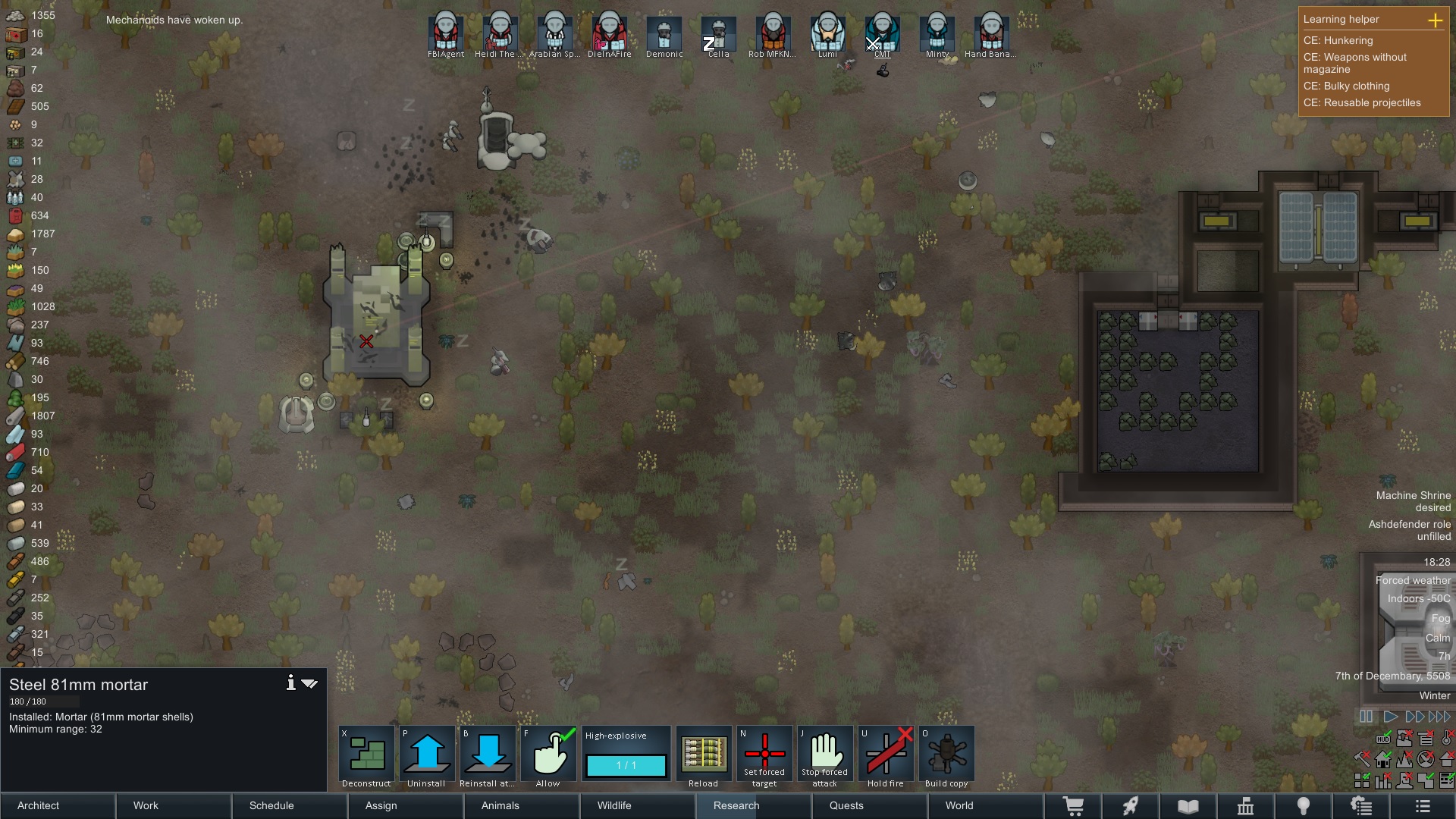This screenshot has height=819, width=1456.
Task: Toggle the Hold fire command
Action: 886,756
